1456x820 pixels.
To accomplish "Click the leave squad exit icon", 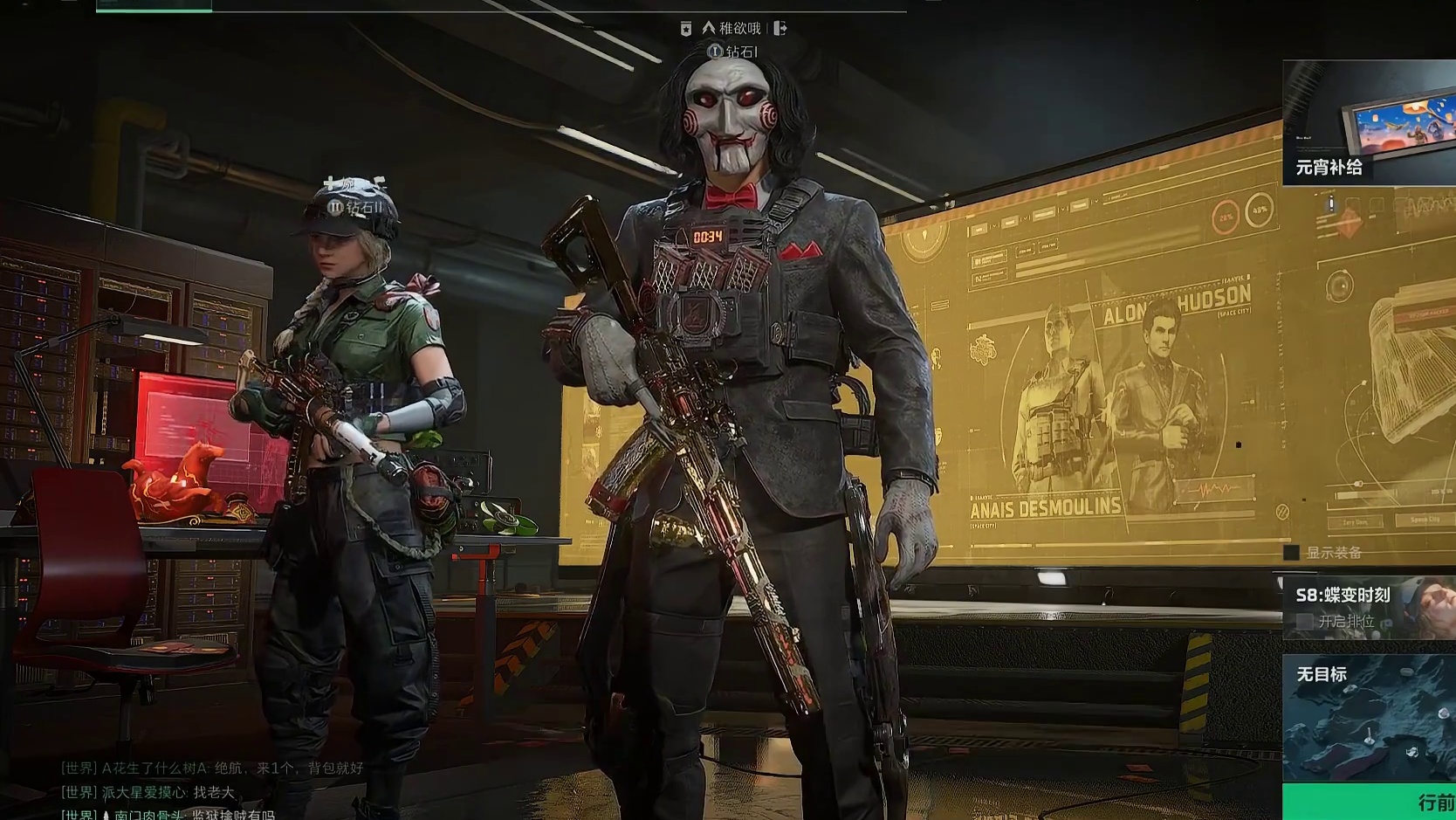I will (x=780, y=29).
